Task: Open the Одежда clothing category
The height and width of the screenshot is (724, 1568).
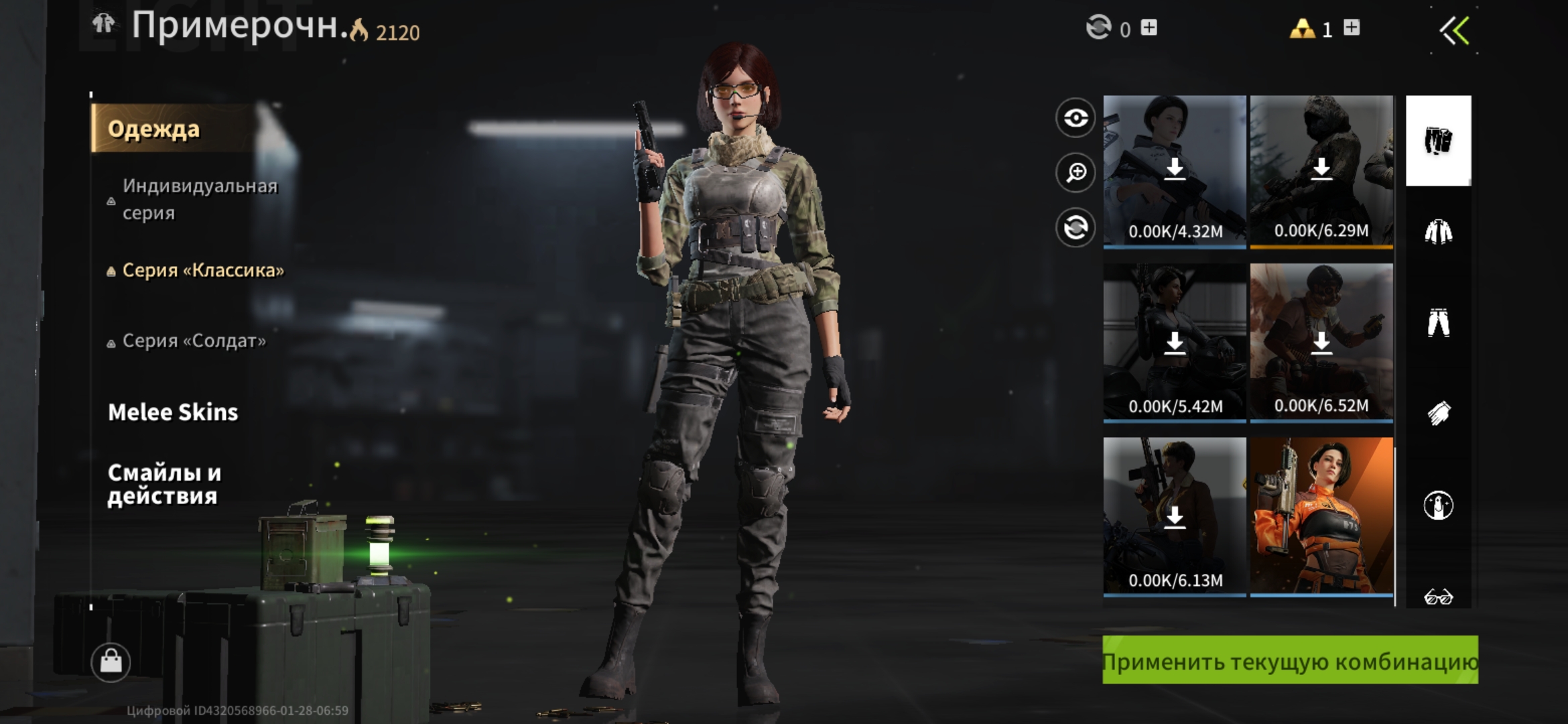Action: click(x=154, y=129)
